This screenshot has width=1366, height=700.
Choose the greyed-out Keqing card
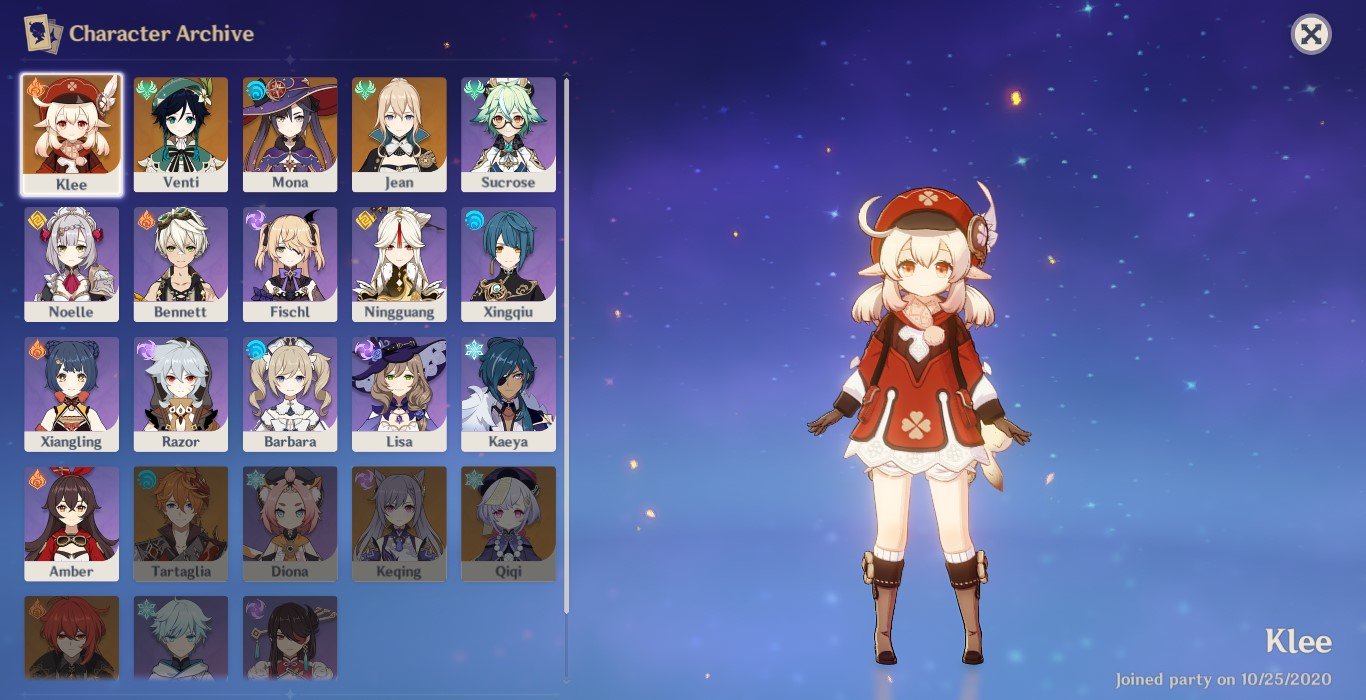pos(399,523)
